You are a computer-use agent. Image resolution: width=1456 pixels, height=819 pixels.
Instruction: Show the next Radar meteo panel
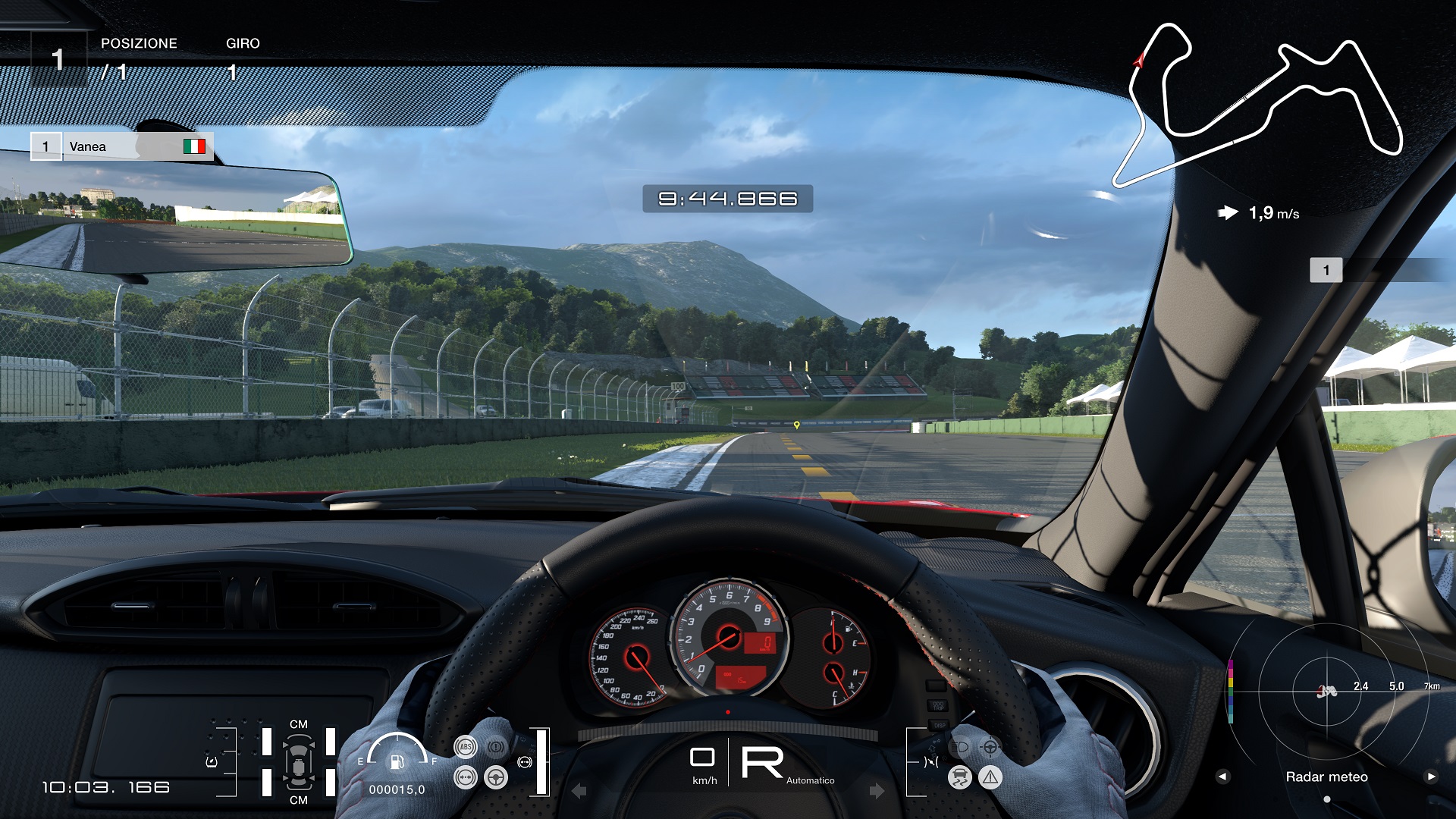click(x=1431, y=777)
